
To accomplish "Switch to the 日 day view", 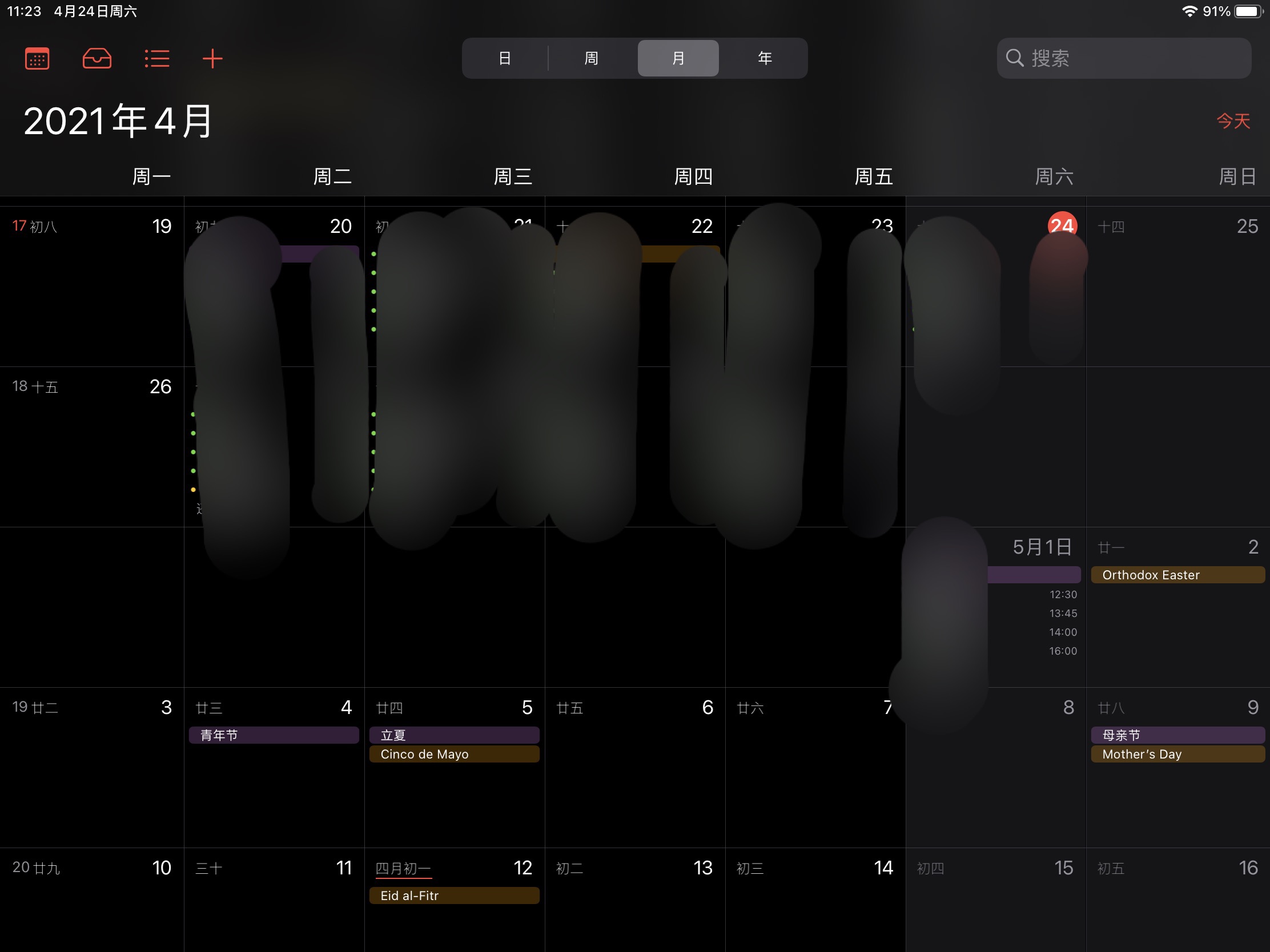I will (x=505, y=58).
